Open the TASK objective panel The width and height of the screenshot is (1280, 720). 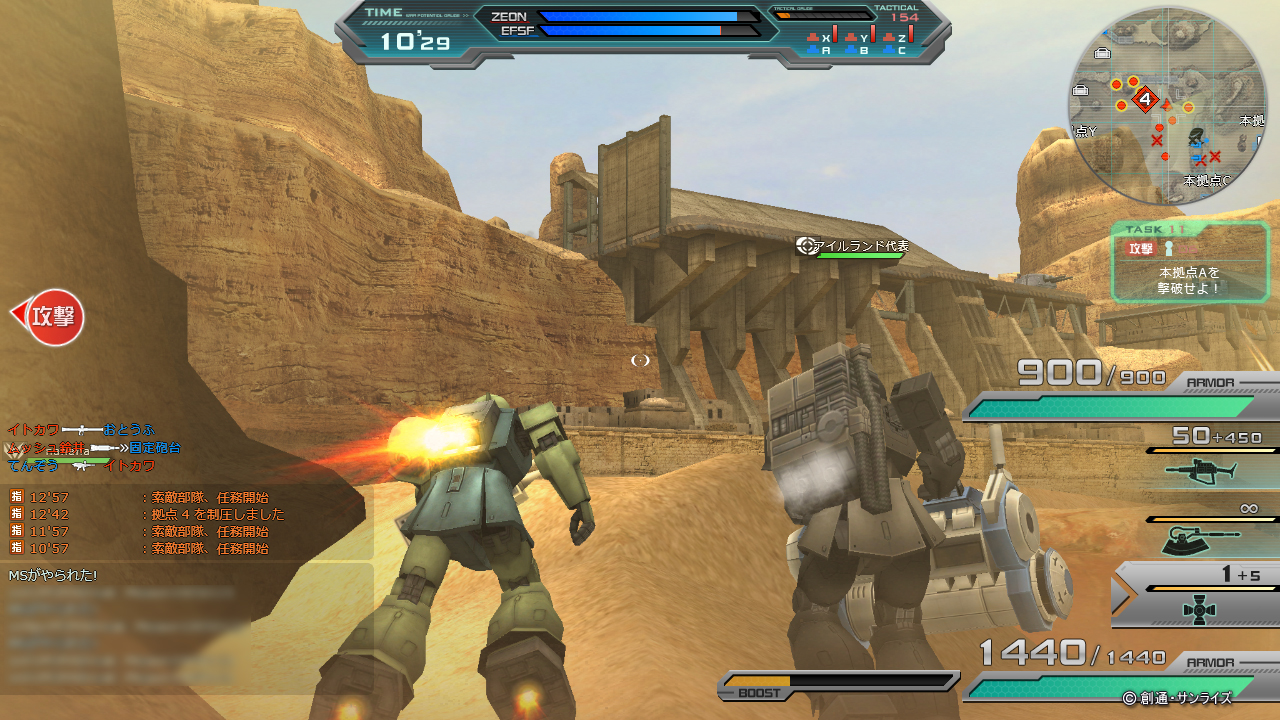click(1190, 262)
